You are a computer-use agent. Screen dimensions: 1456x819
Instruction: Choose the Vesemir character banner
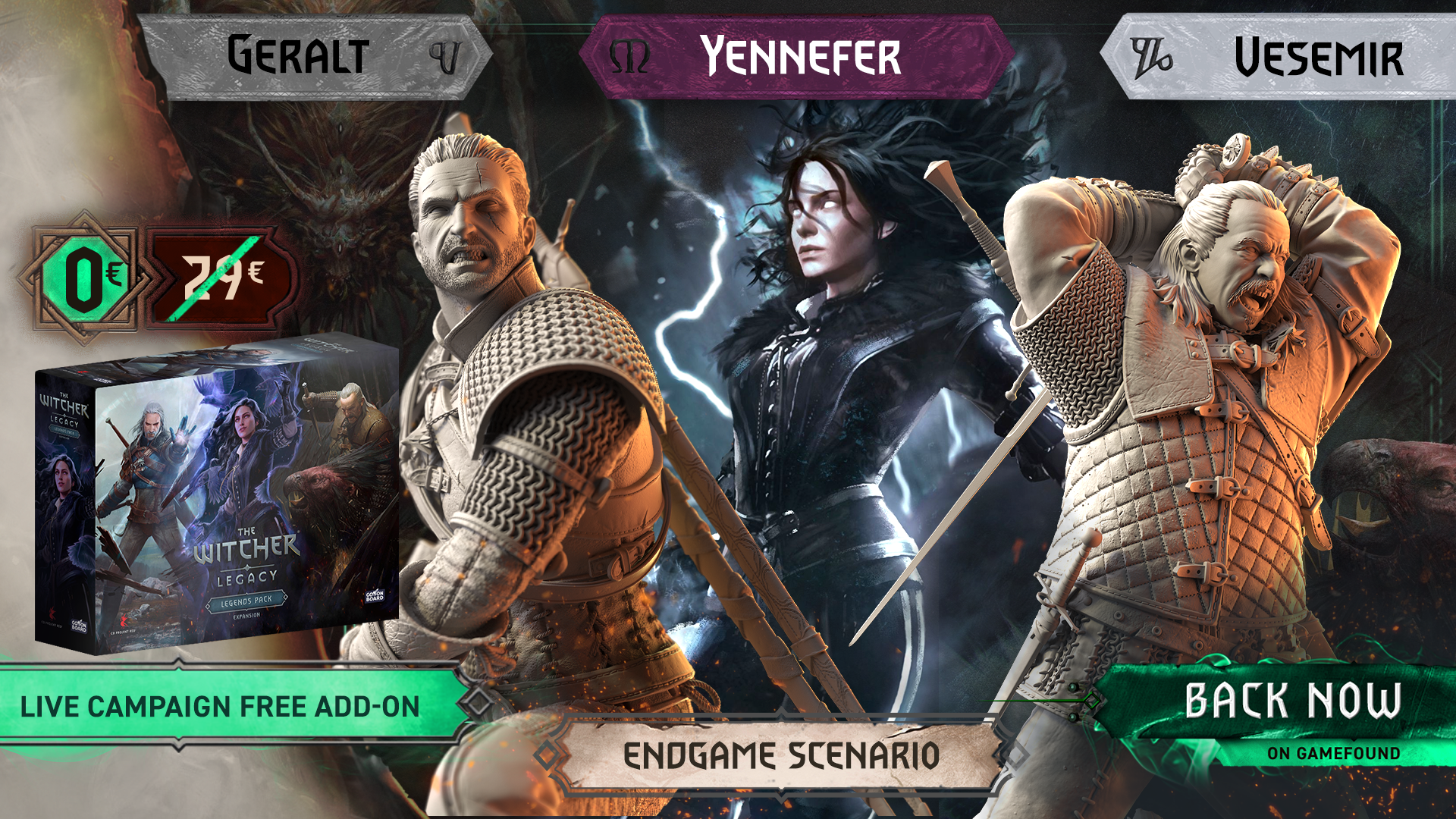click(1282, 58)
